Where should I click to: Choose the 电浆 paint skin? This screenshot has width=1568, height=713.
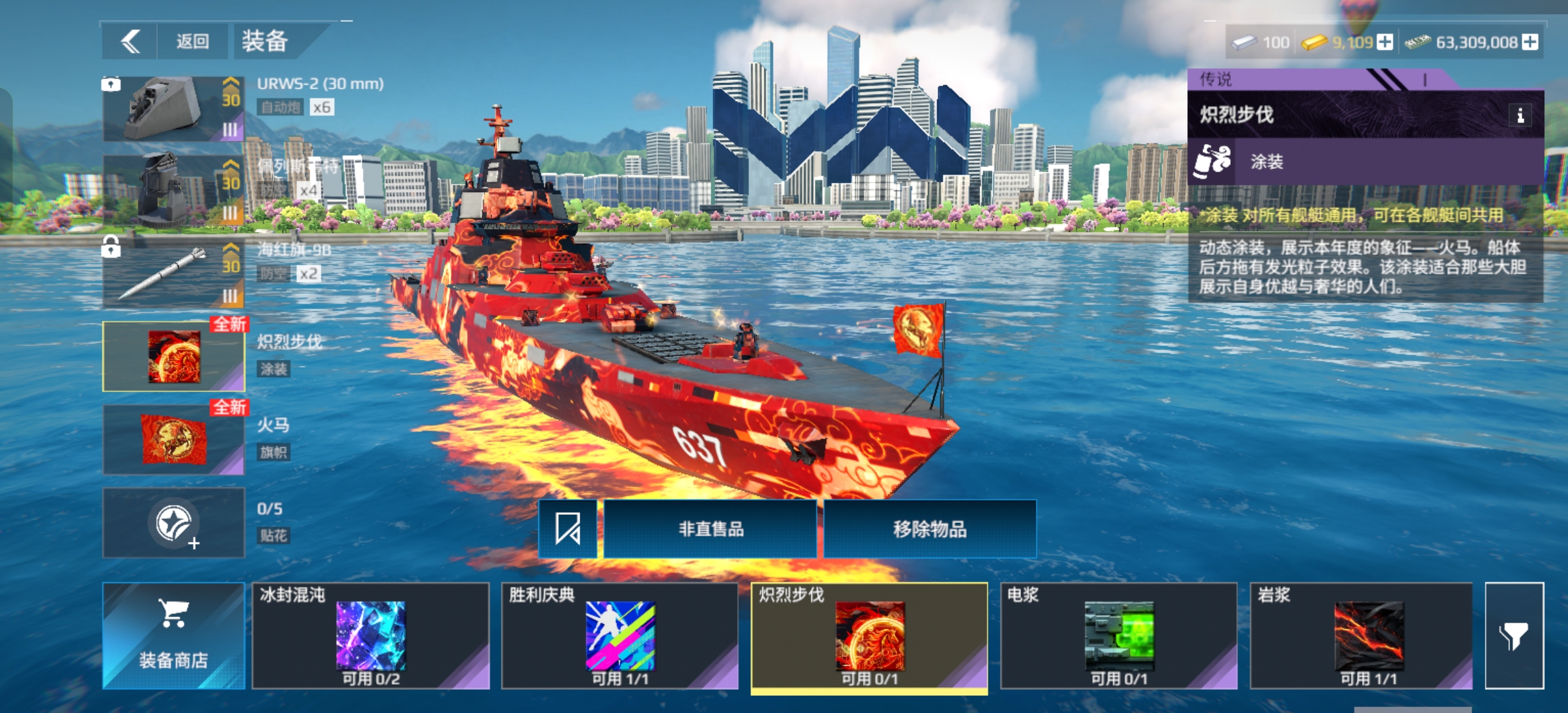1119,636
